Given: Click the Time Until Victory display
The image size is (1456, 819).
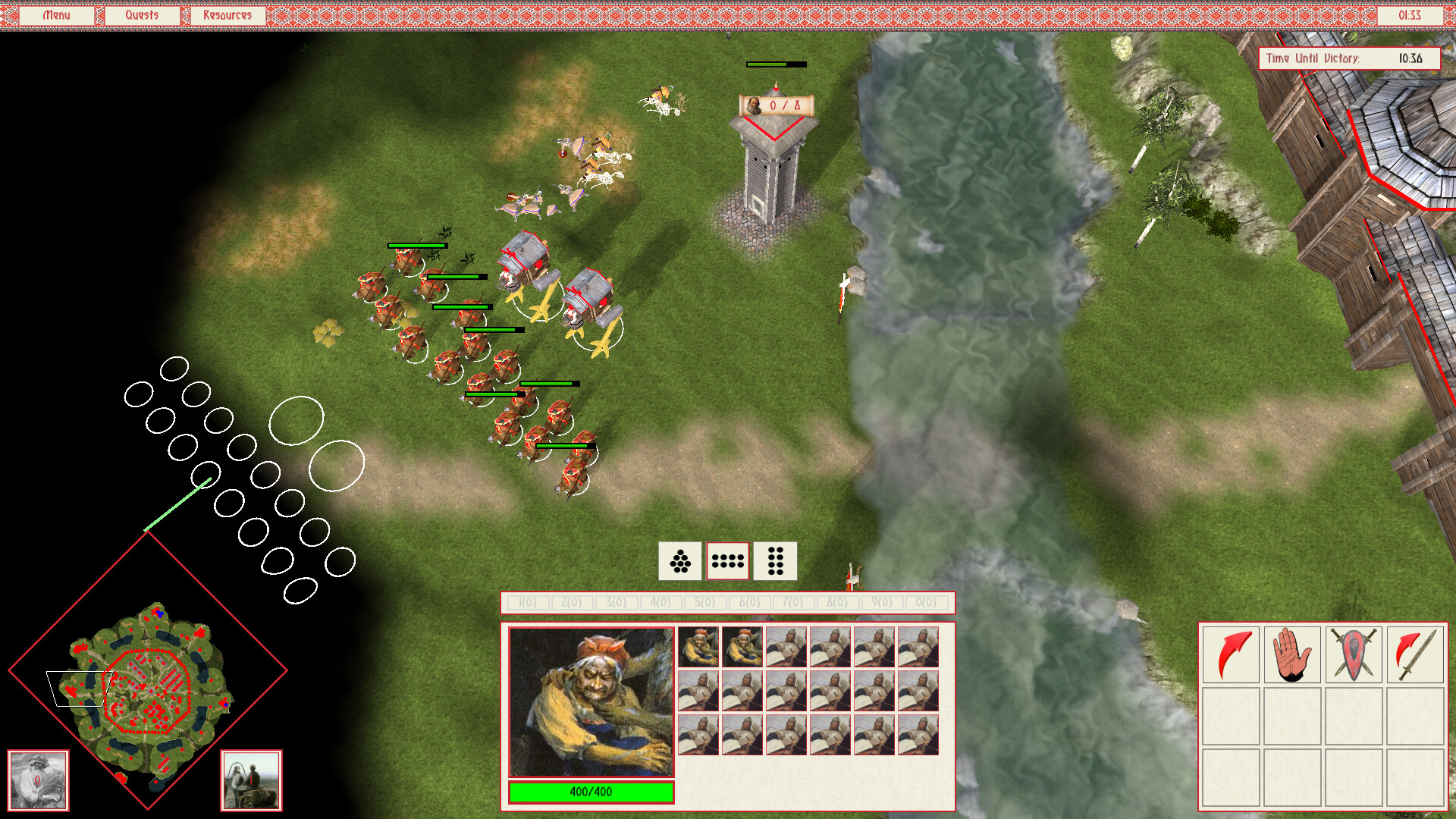Looking at the screenshot, I should point(1350,56).
